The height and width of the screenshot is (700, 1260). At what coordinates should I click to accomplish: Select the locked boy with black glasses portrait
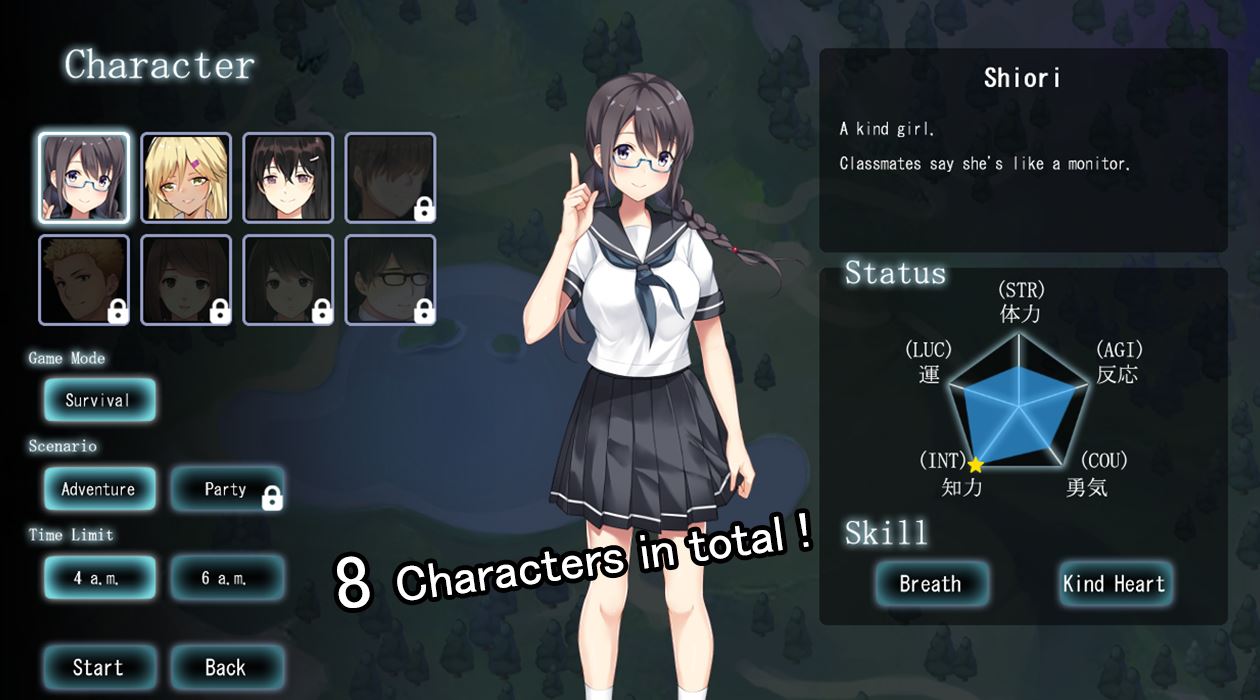[x=390, y=280]
